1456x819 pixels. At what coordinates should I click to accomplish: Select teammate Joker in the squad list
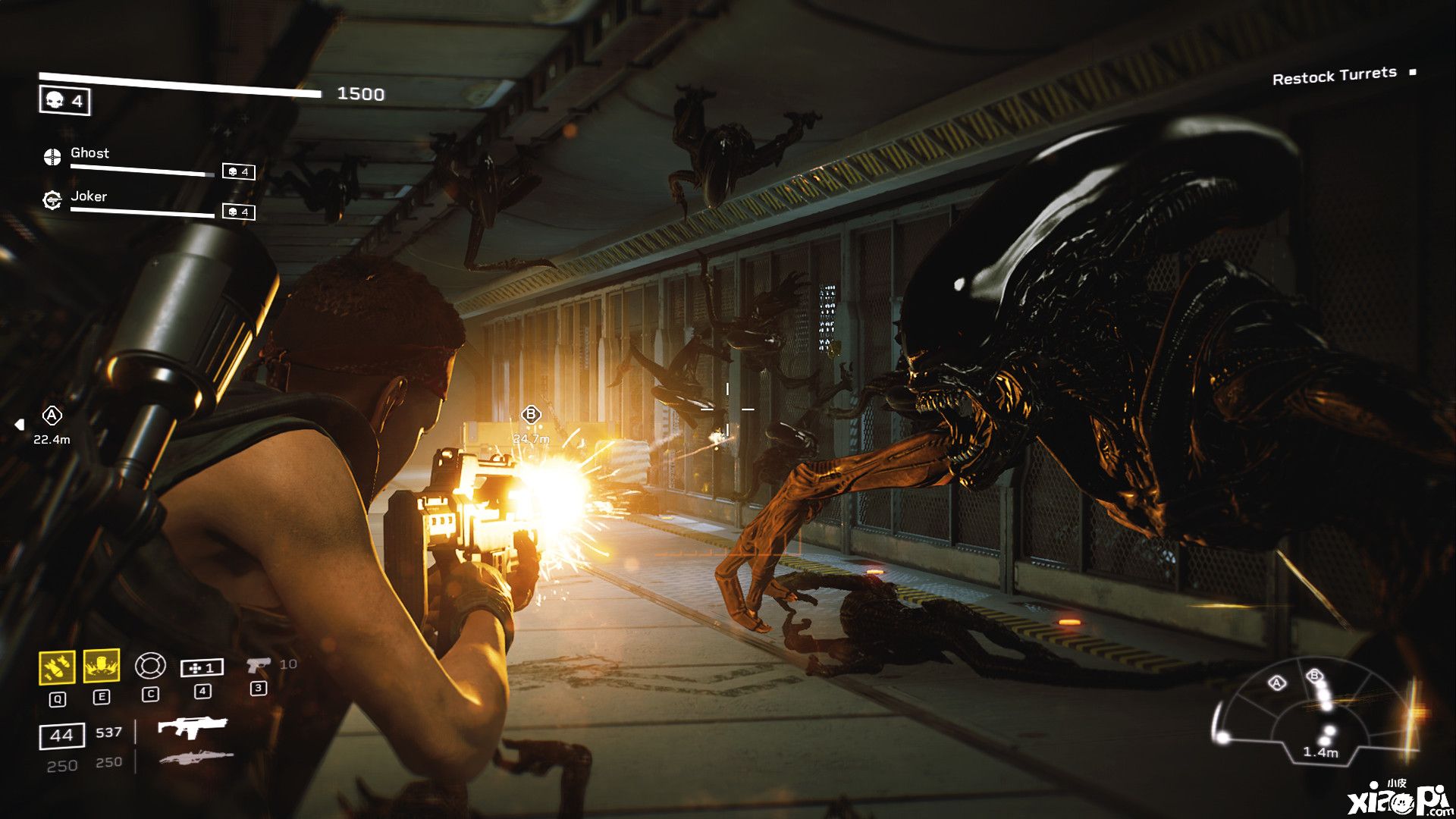[89, 196]
